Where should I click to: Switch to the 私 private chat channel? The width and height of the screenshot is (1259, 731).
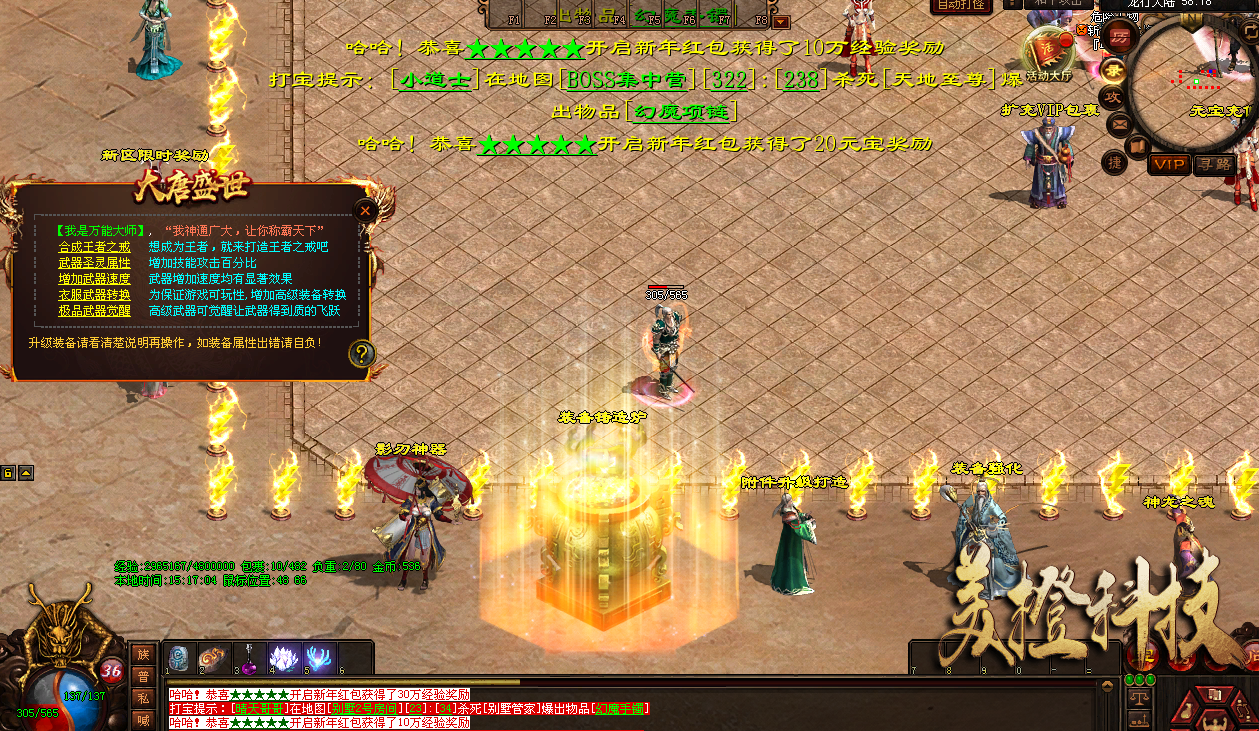coord(143,698)
